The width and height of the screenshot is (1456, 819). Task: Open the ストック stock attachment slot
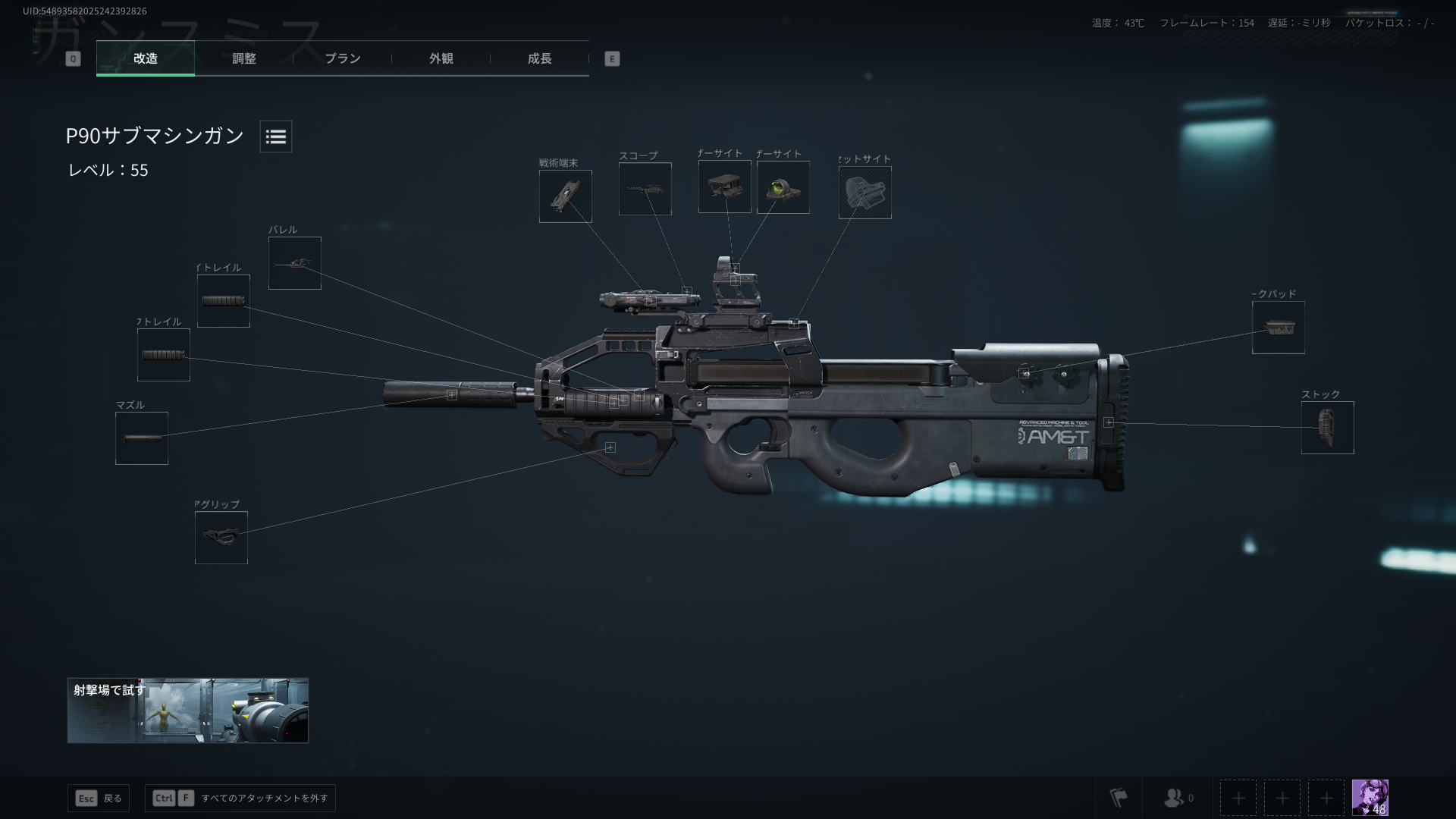tap(1326, 428)
